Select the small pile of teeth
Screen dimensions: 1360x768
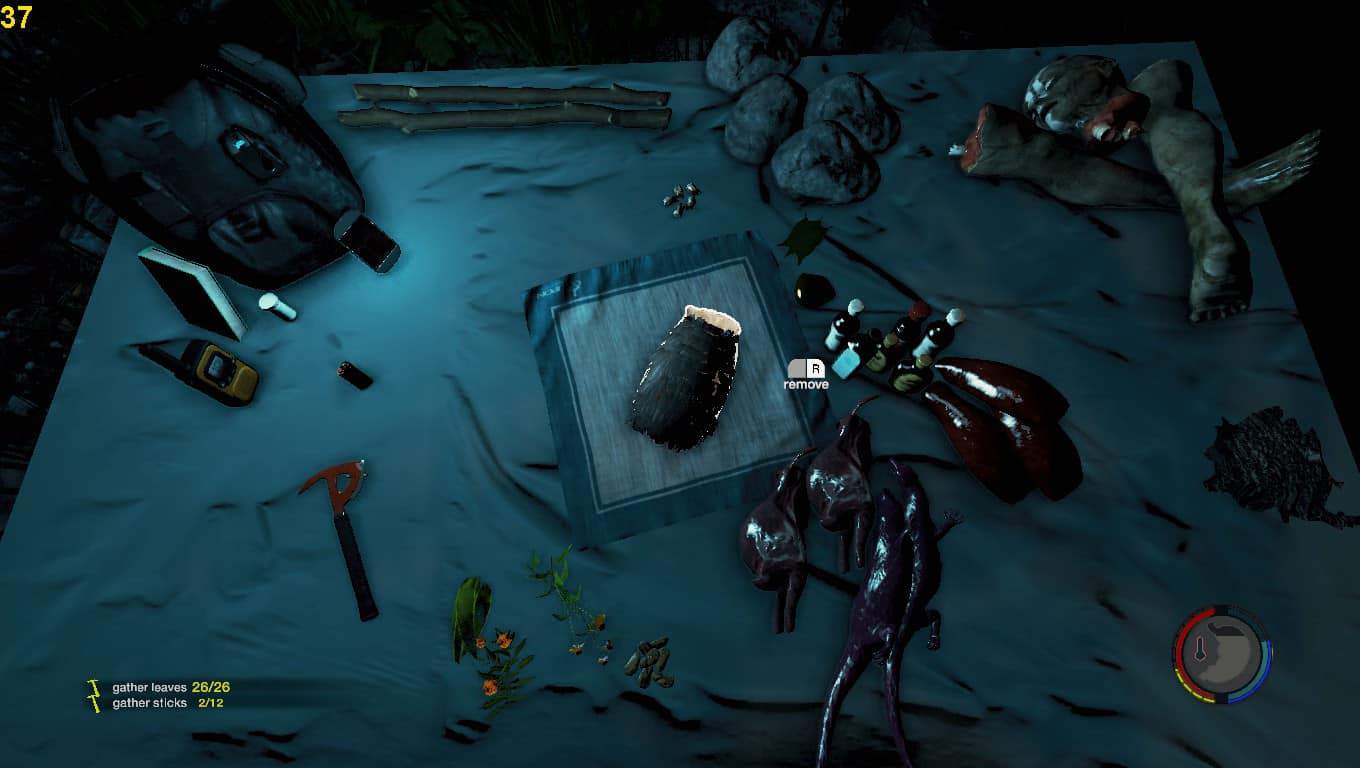pyautogui.click(x=680, y=198)
